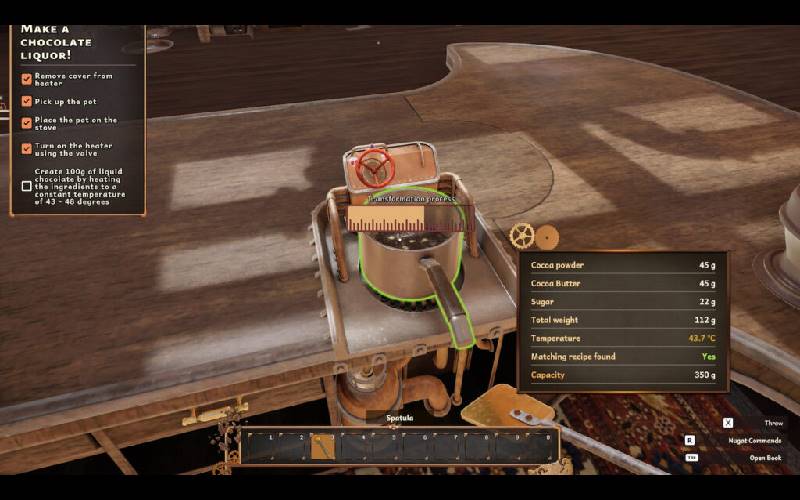Select the round copper disc icon
This screenshot has height=500, width=800.
pos(547,238)
